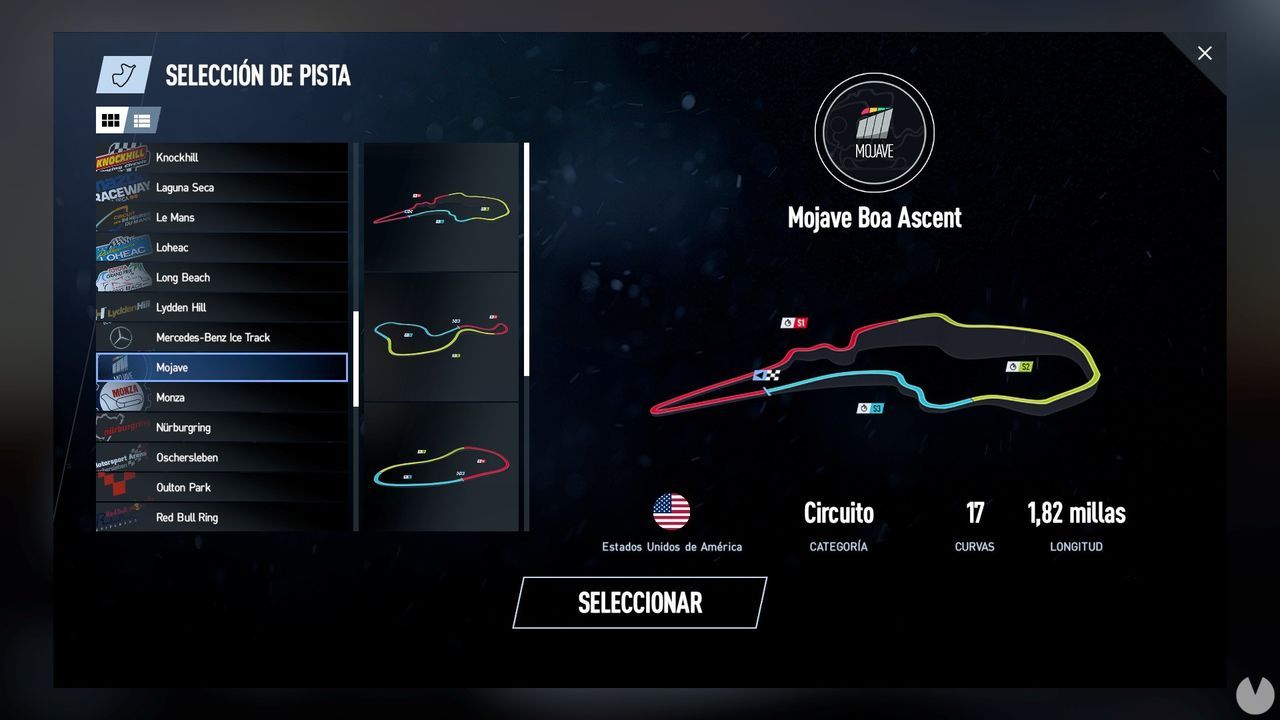Click the track outline icon in the header

coord(122,75)
